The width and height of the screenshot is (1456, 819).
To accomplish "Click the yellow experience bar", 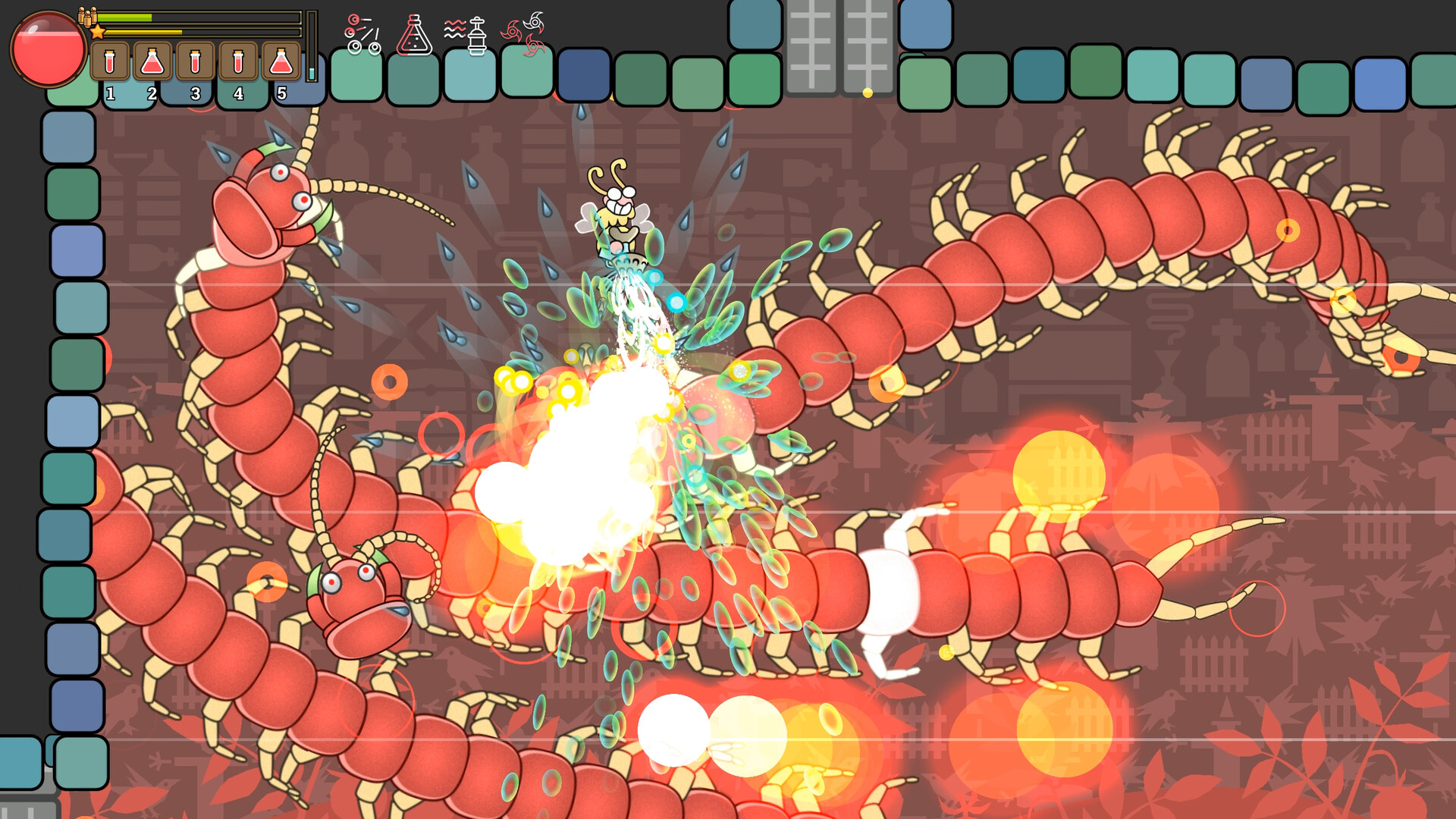I will pyautogui.click(x=144, y=32).
